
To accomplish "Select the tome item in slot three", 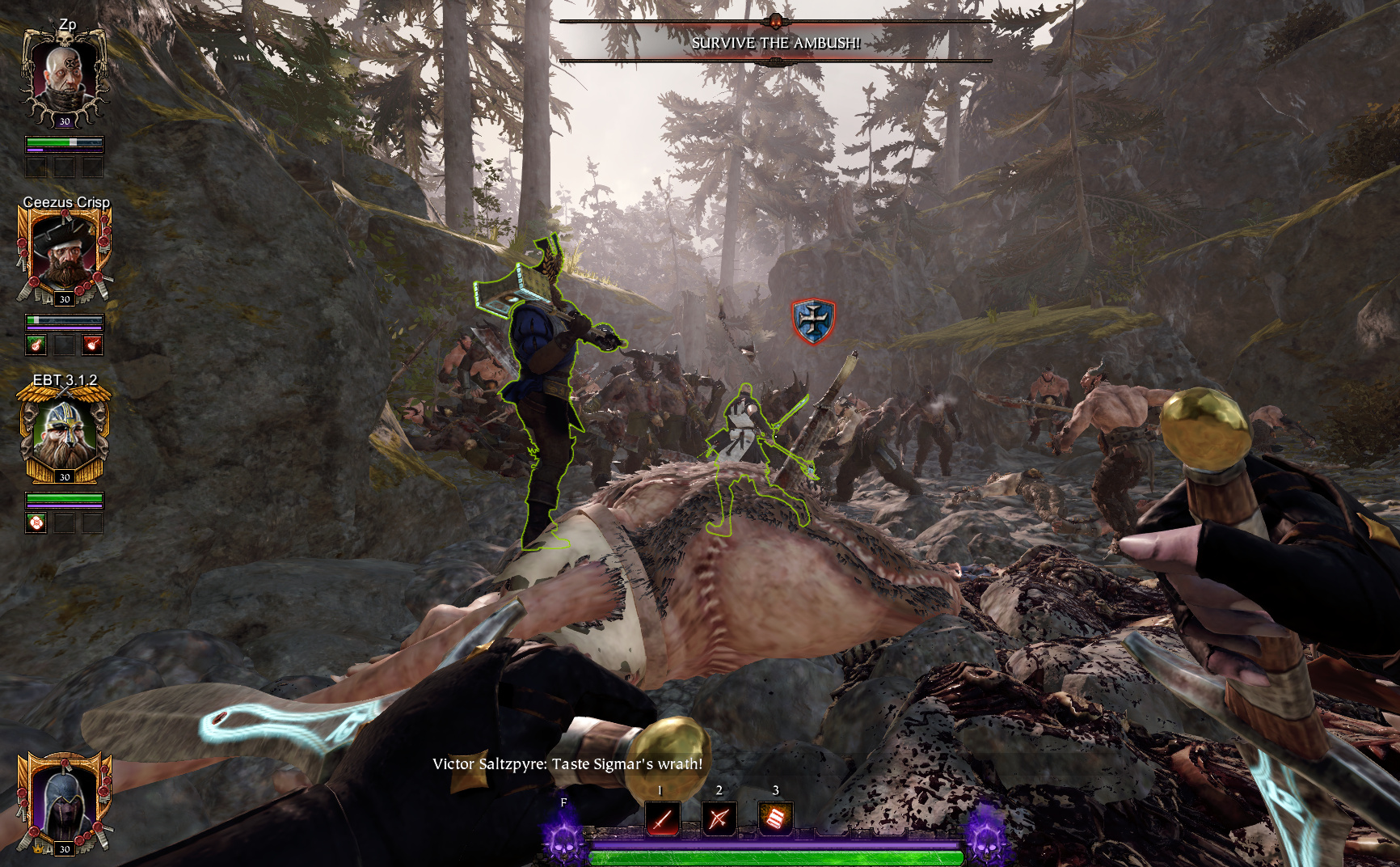I will pyautogui.click(x=775, y=819).
